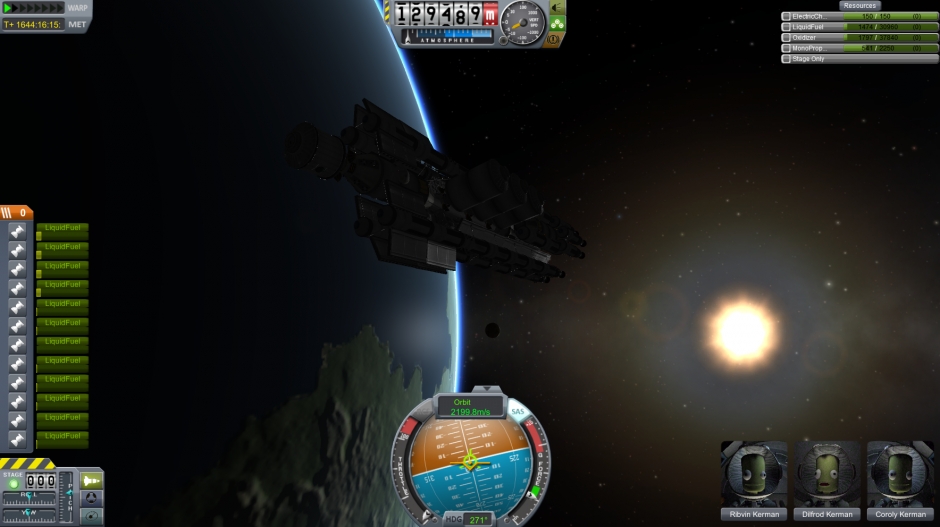Toggle the MET mission time display
This screenshot has width=940, height=527.
[x=77, y=24]
